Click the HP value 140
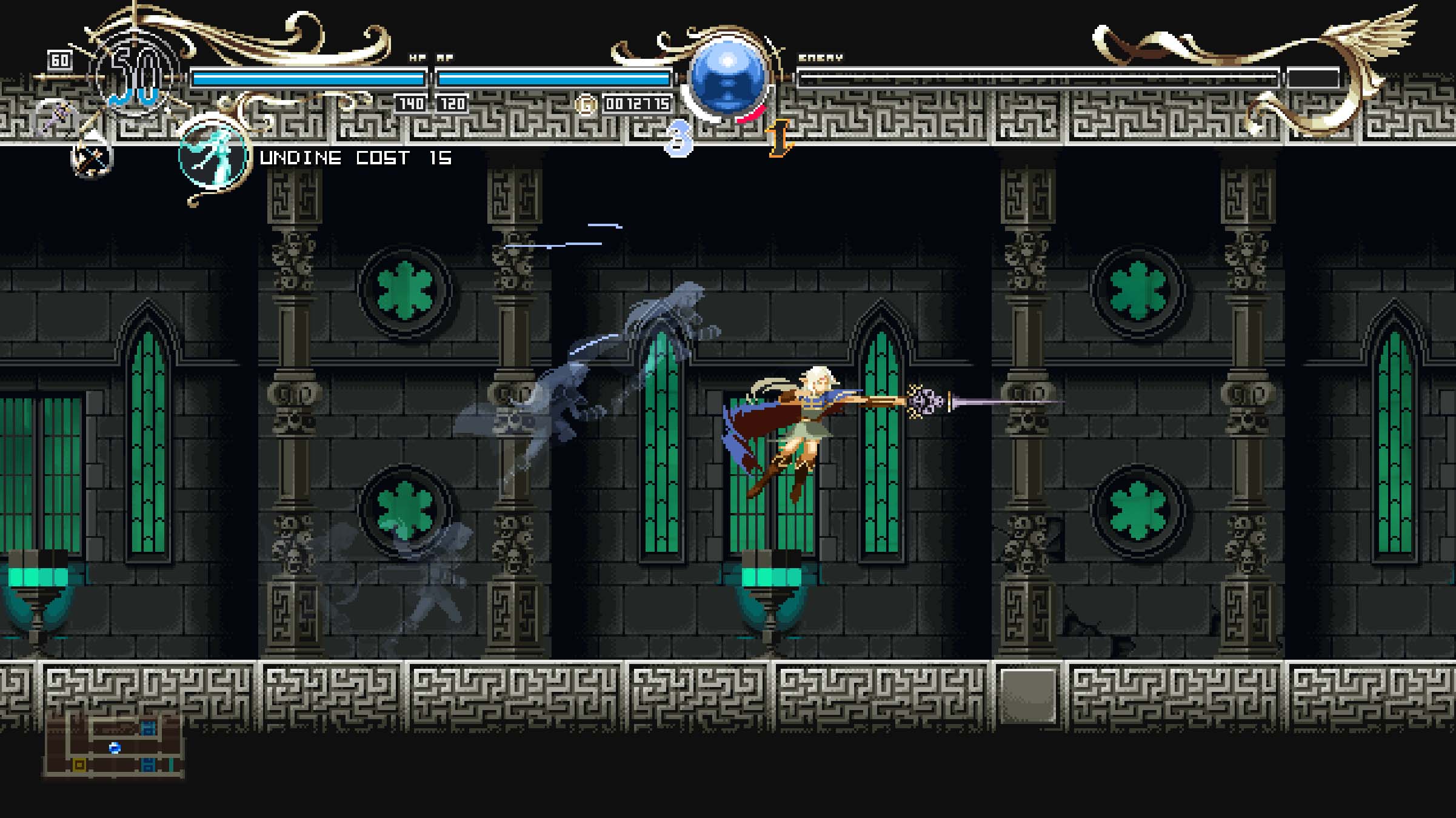Image resolution: width=1456 pixels, height=818 pixels. (x=411, y=103)
